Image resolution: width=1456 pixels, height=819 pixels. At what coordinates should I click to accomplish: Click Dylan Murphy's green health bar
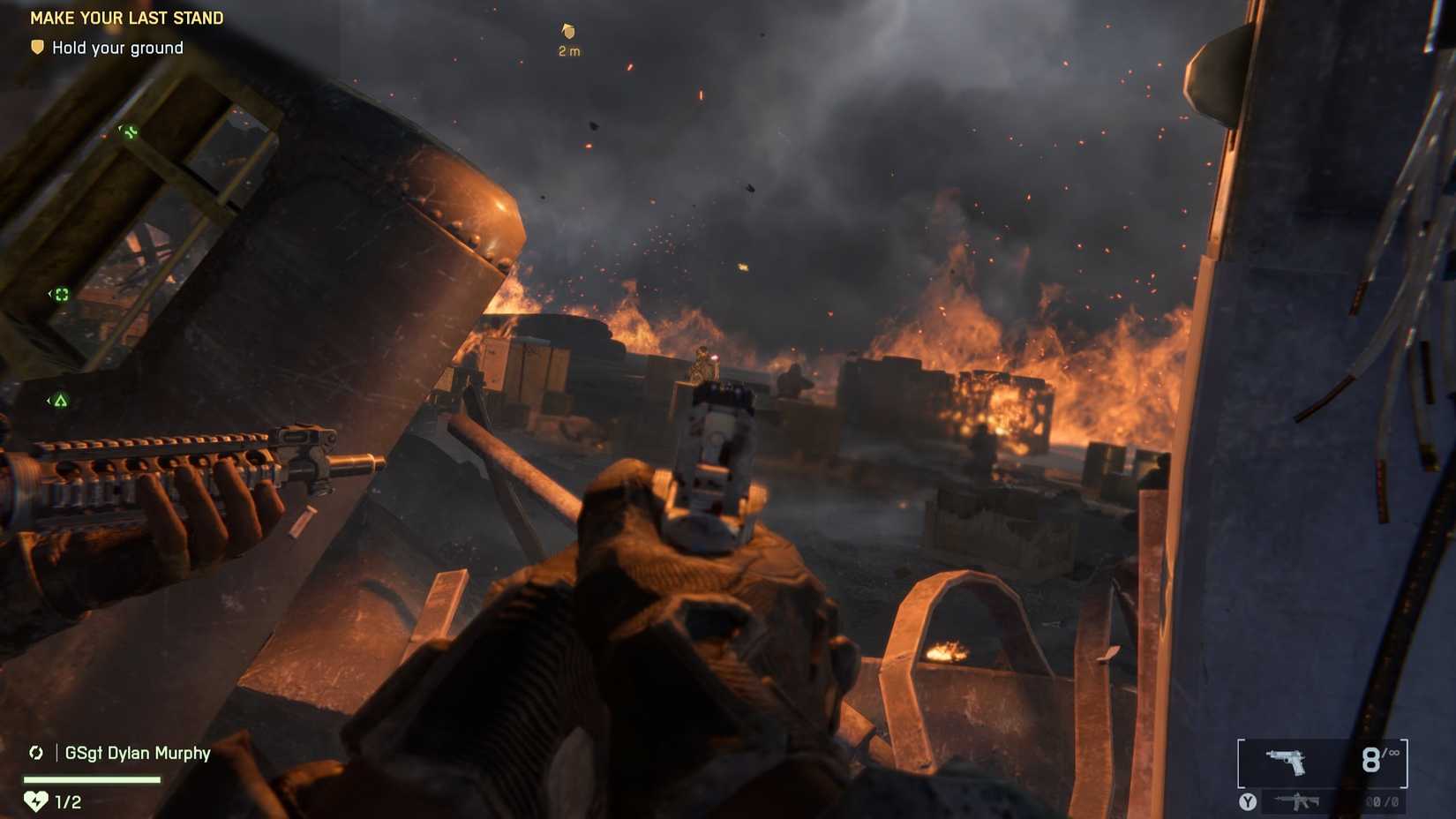[92, 779]
